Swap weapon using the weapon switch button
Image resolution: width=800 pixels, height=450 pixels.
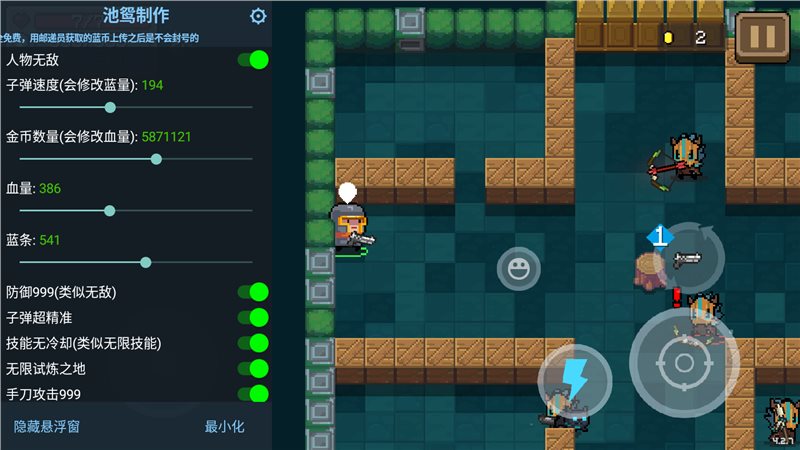[686, 256]
